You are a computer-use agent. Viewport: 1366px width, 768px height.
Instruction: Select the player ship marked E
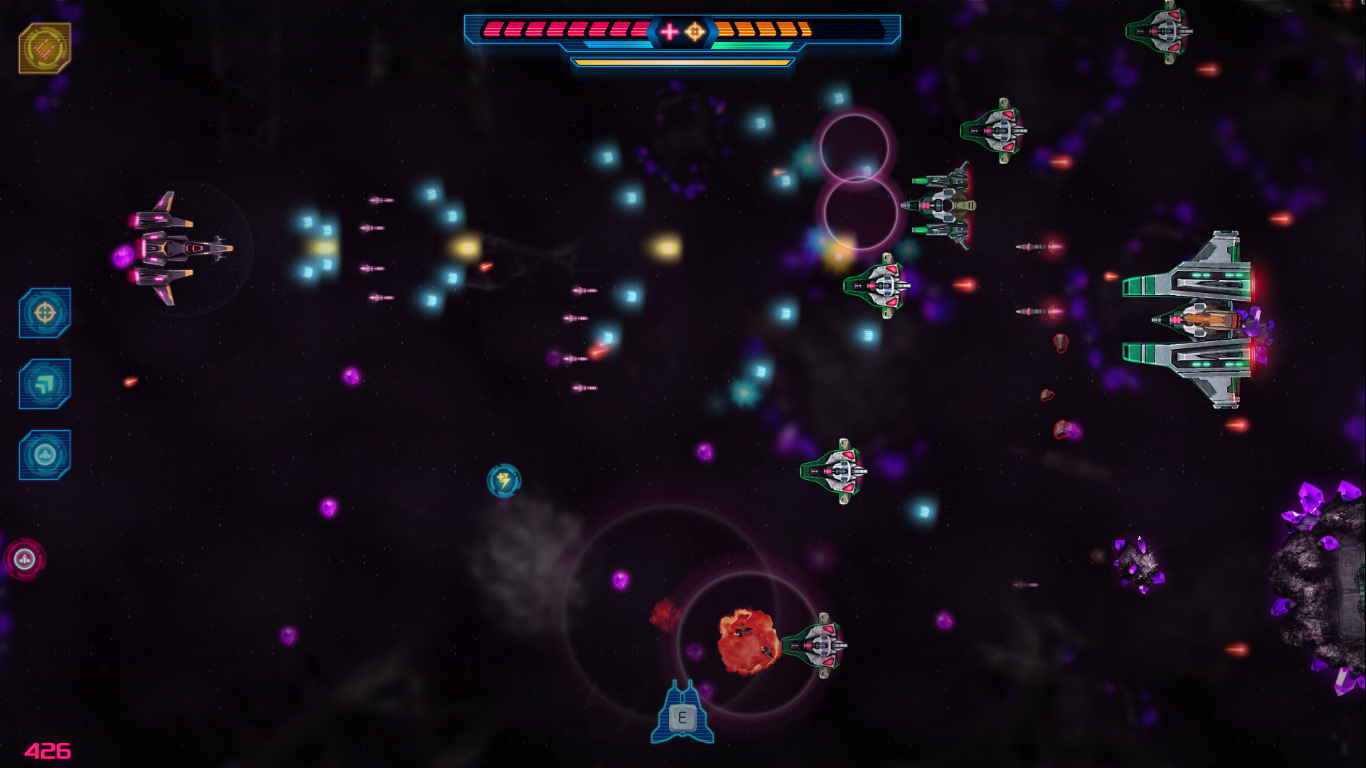683,714
